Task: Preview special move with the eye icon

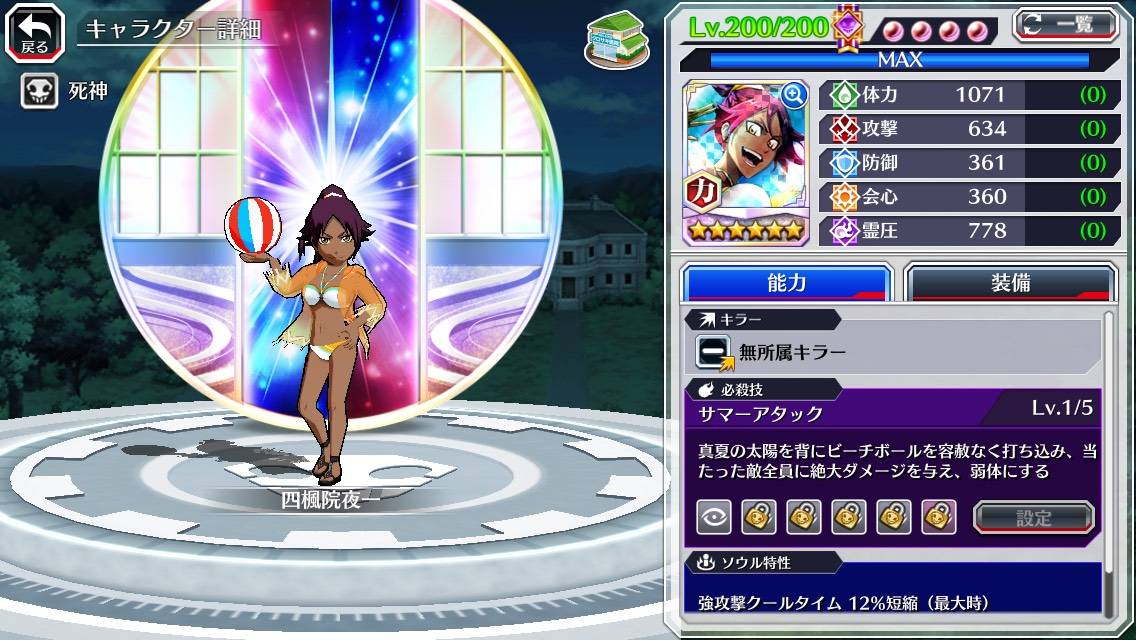Action: 714,517
